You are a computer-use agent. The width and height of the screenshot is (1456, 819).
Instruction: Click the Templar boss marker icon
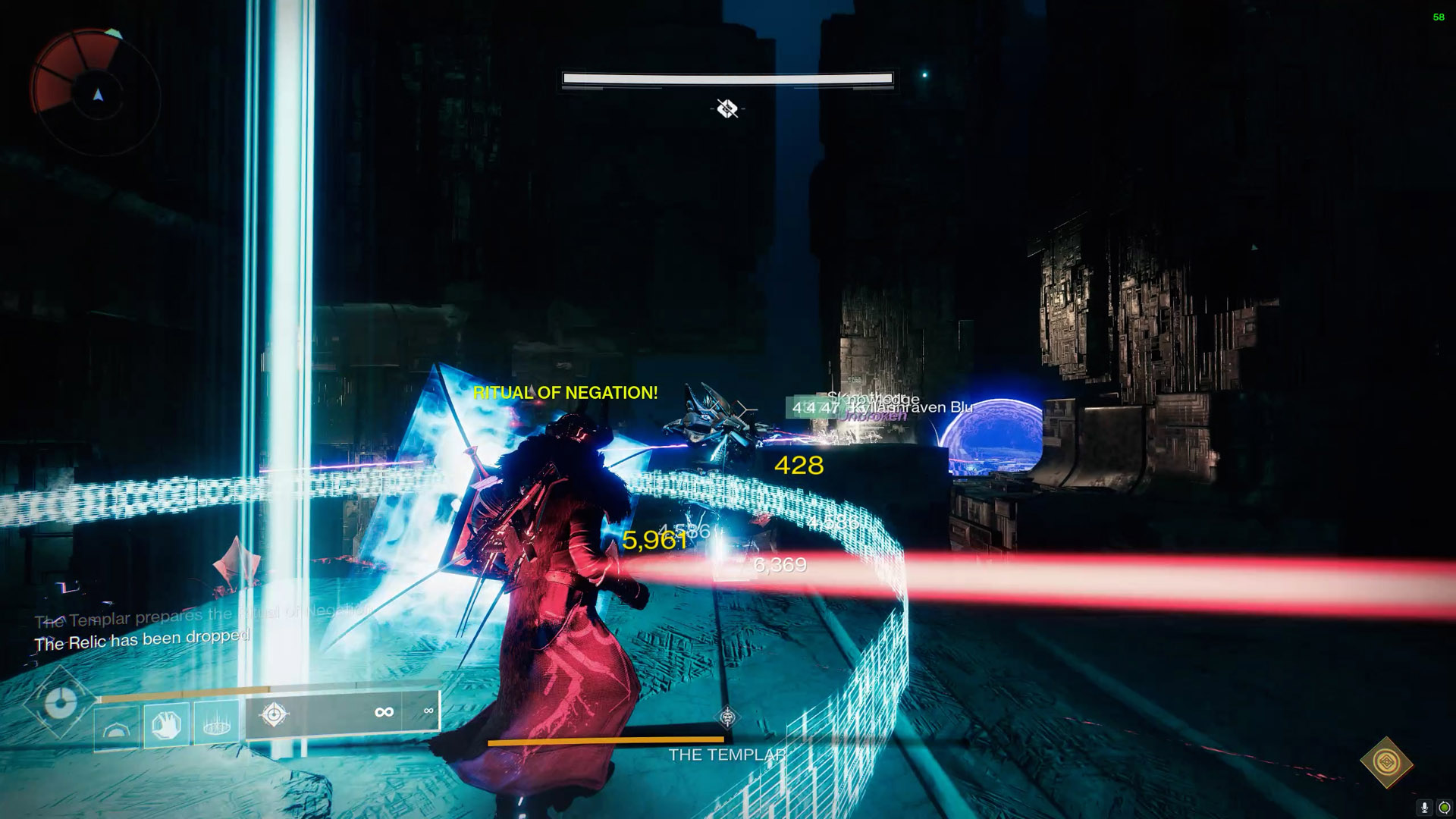(727, 717)
